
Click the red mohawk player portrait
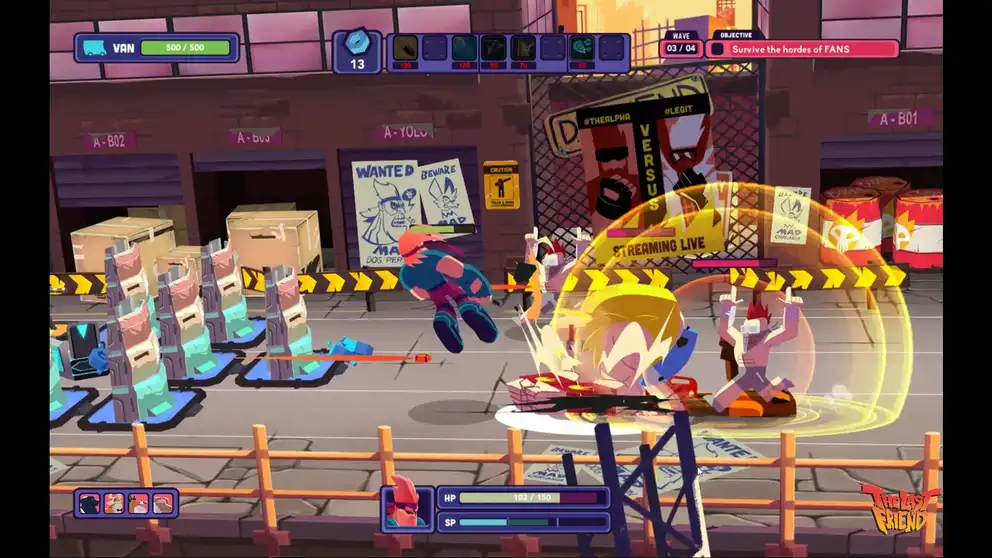408,505
